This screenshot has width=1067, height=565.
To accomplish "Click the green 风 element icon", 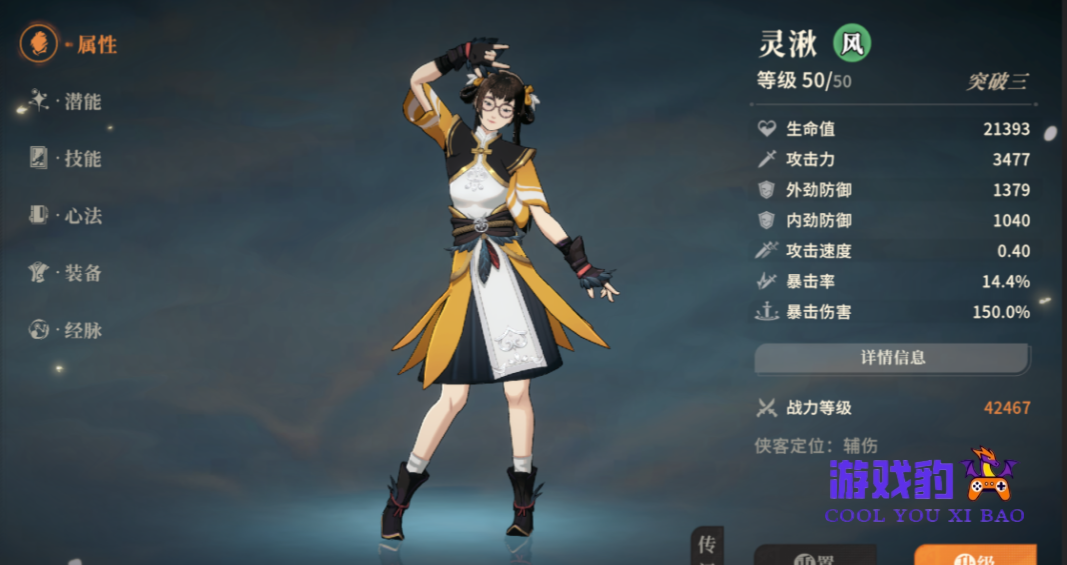I will point(852,43).
